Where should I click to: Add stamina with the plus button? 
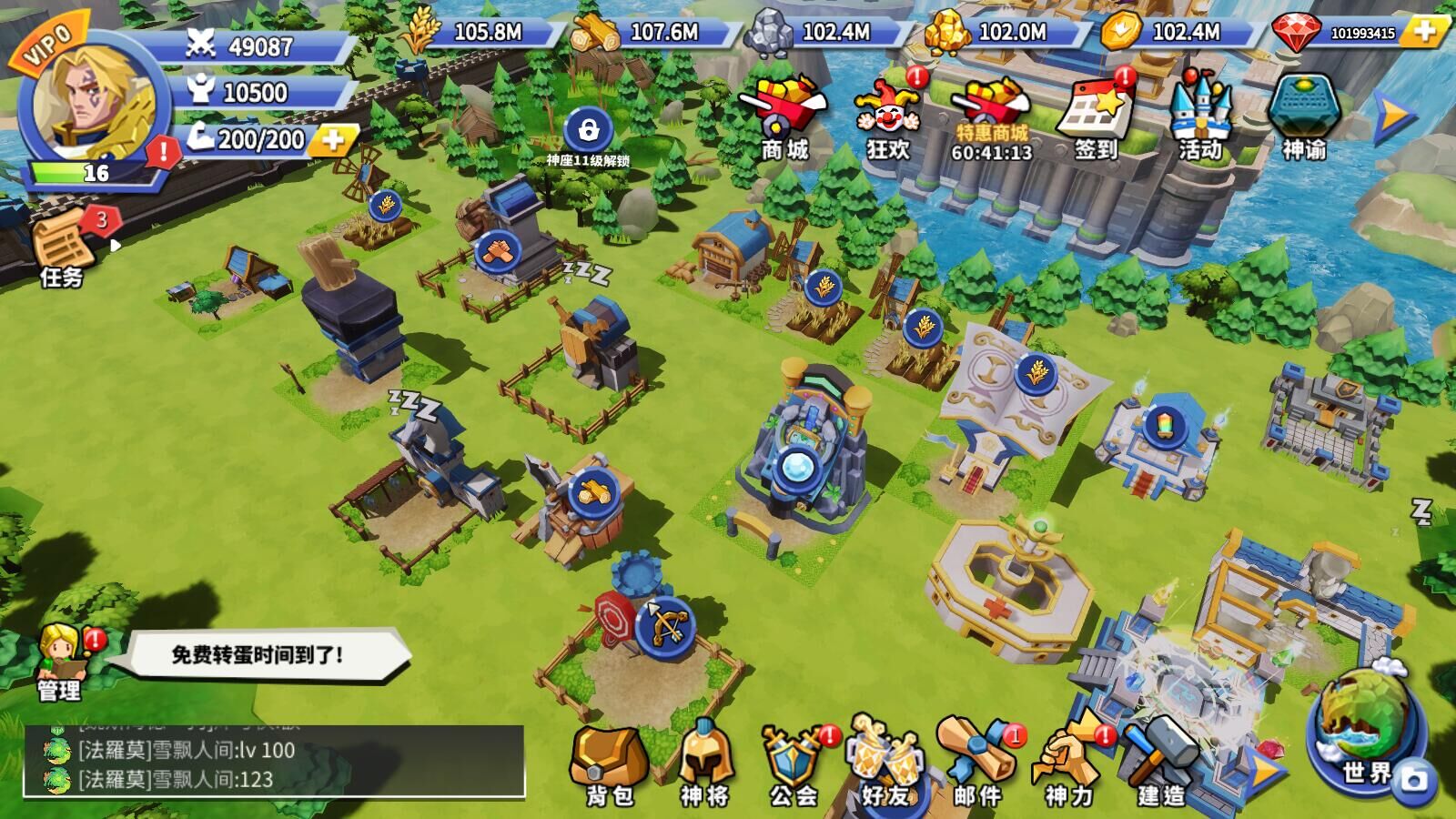point(333,139)
